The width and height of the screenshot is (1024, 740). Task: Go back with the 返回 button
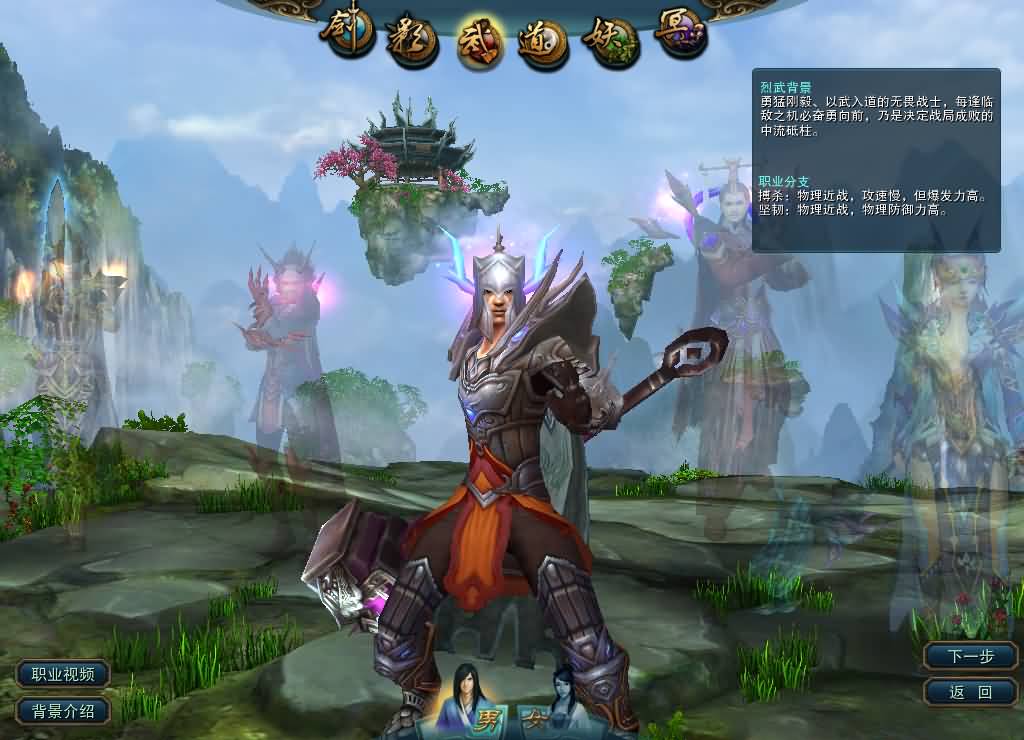[970, 691]
